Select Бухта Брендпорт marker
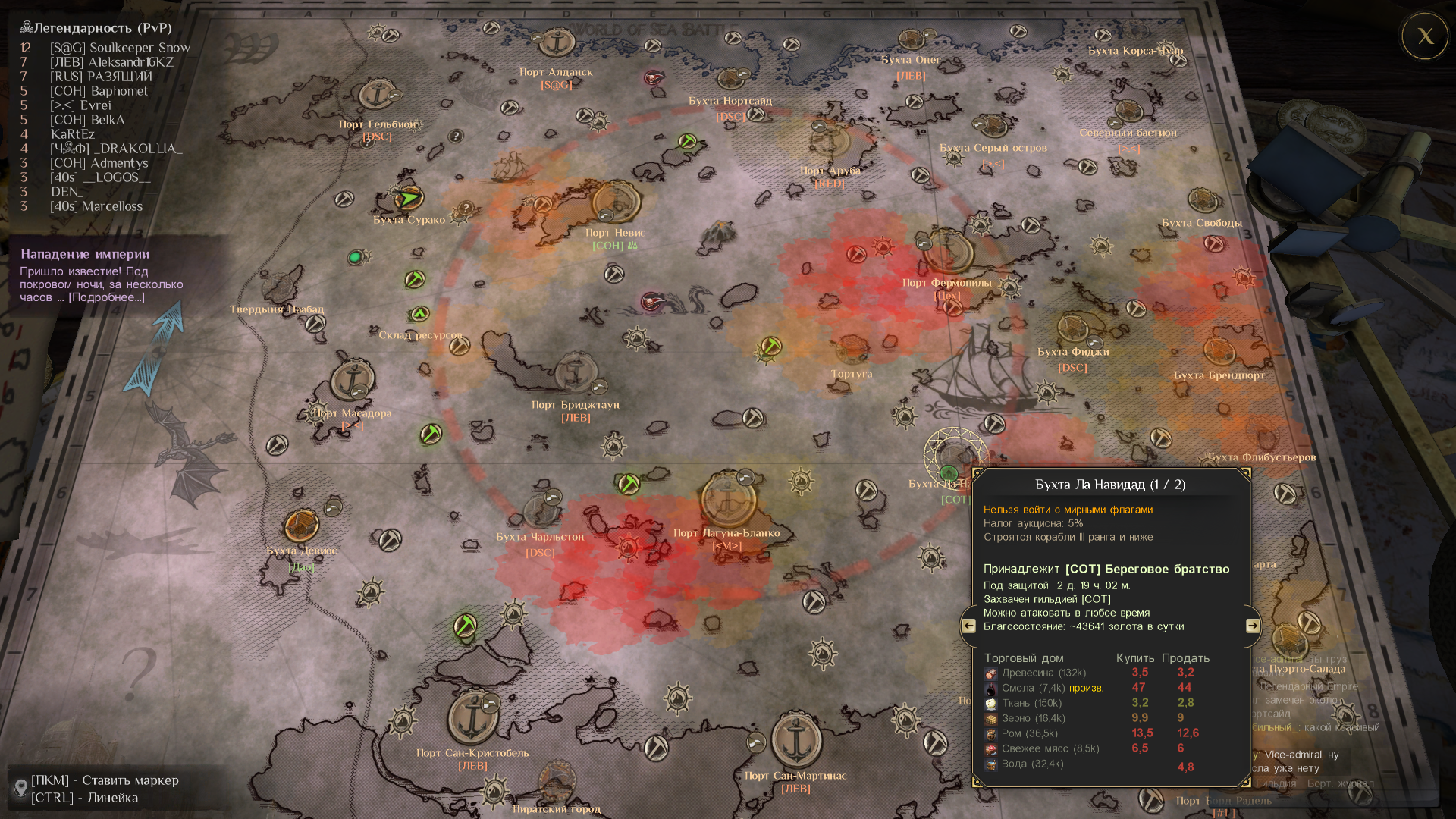The width and height of the screenshot is (1456, 819). coord(1219,350)
